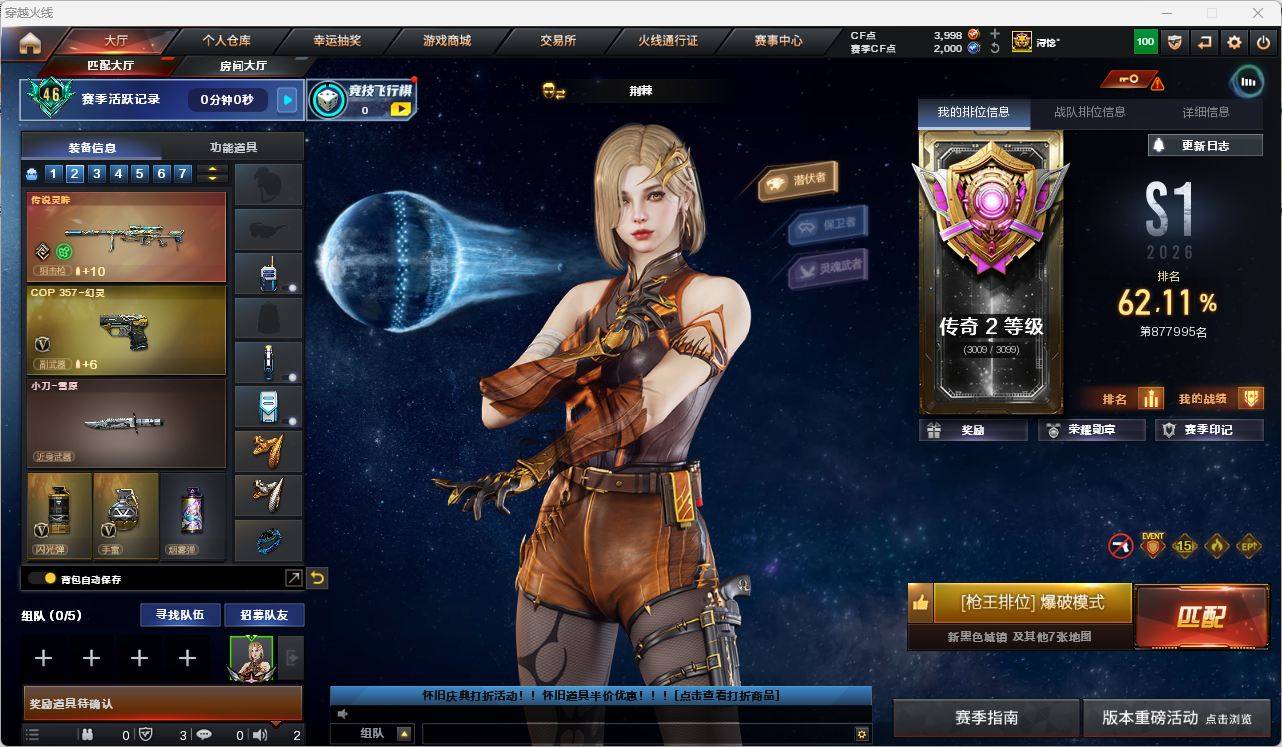Screen dimensions: 1282x747
Task: View the 详细信息 details tab
Action: [1206, 113]
